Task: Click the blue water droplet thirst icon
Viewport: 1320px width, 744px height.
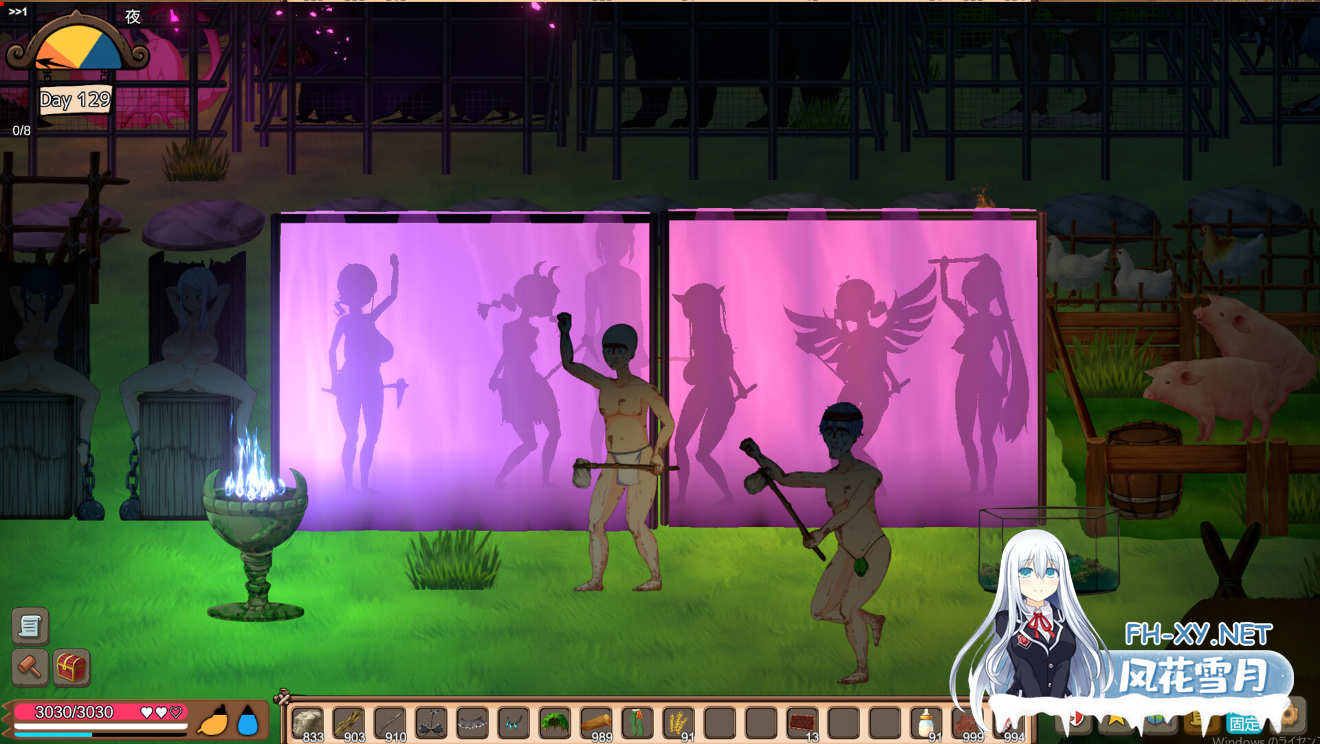Action: tap(247, 721)
